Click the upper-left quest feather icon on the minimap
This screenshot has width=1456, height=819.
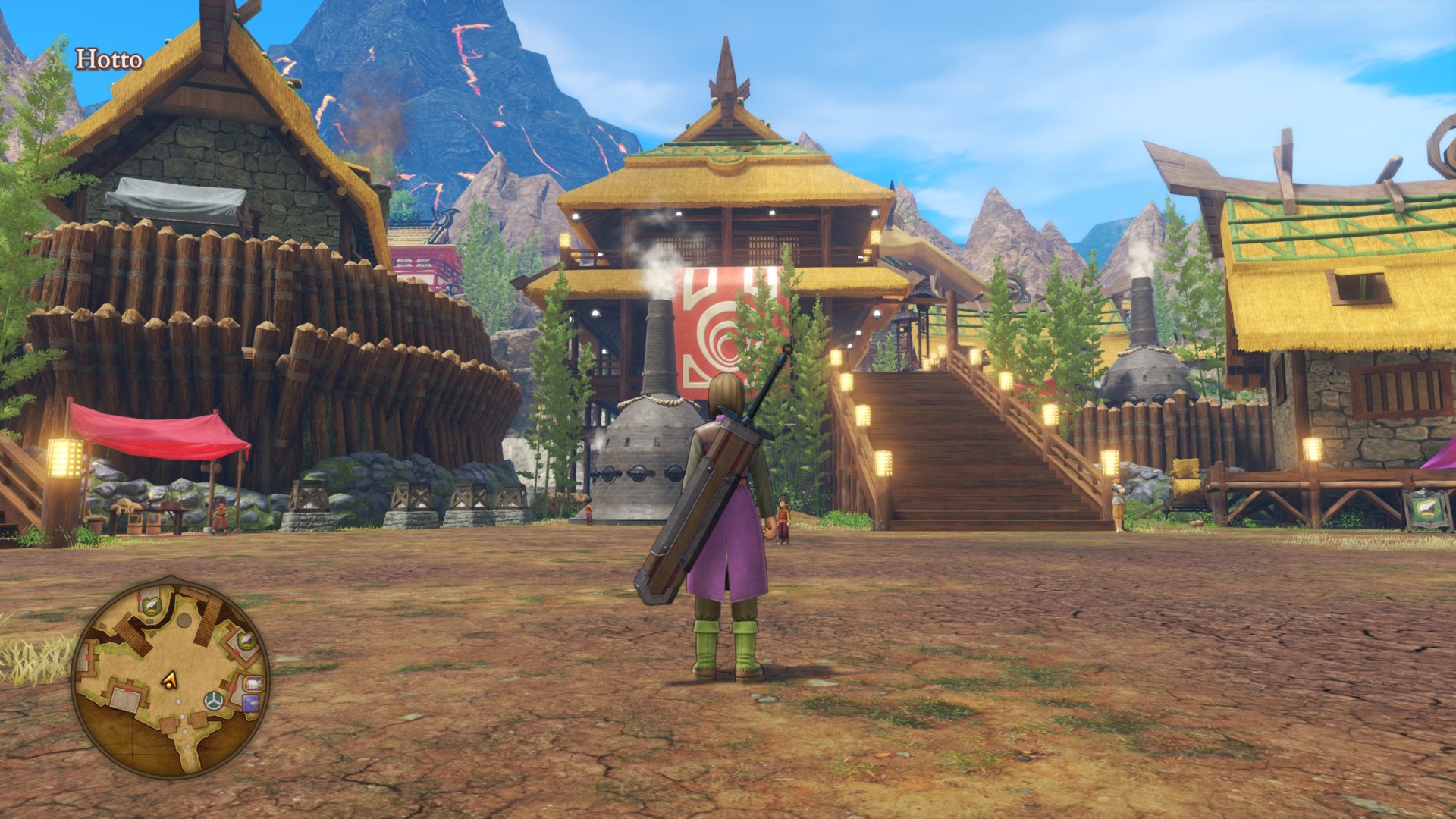(152, 604)
